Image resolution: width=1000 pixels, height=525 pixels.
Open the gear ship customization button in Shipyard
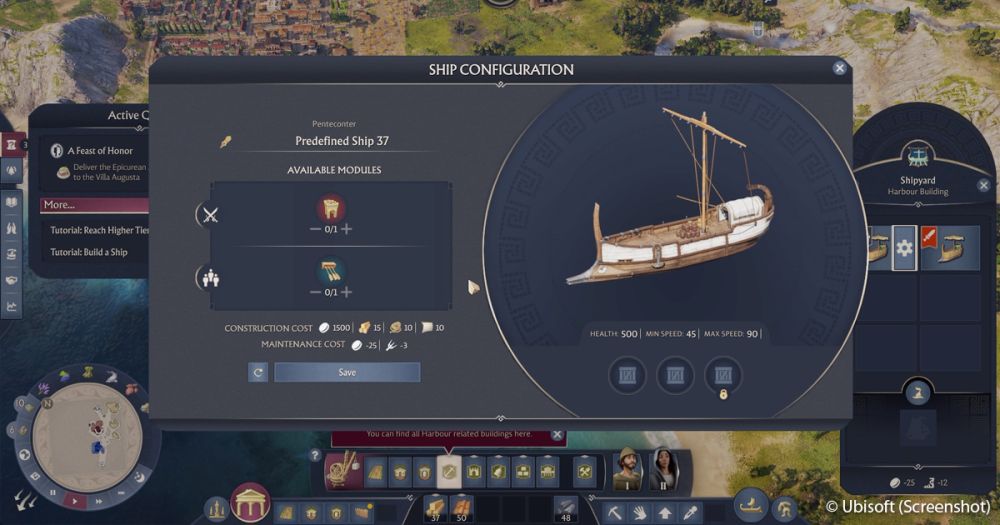tap(904, 248)
